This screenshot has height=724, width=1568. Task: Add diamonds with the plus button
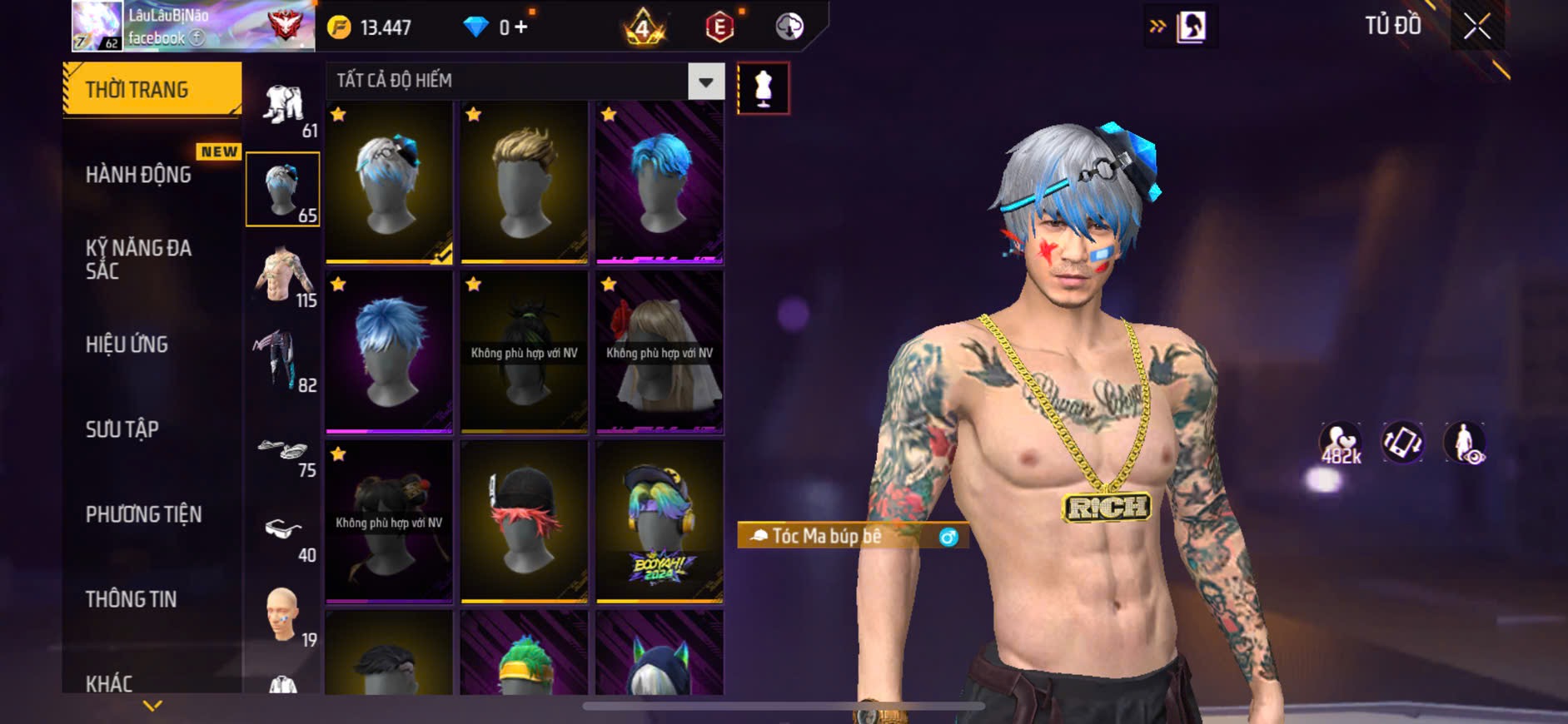[521, 27]
